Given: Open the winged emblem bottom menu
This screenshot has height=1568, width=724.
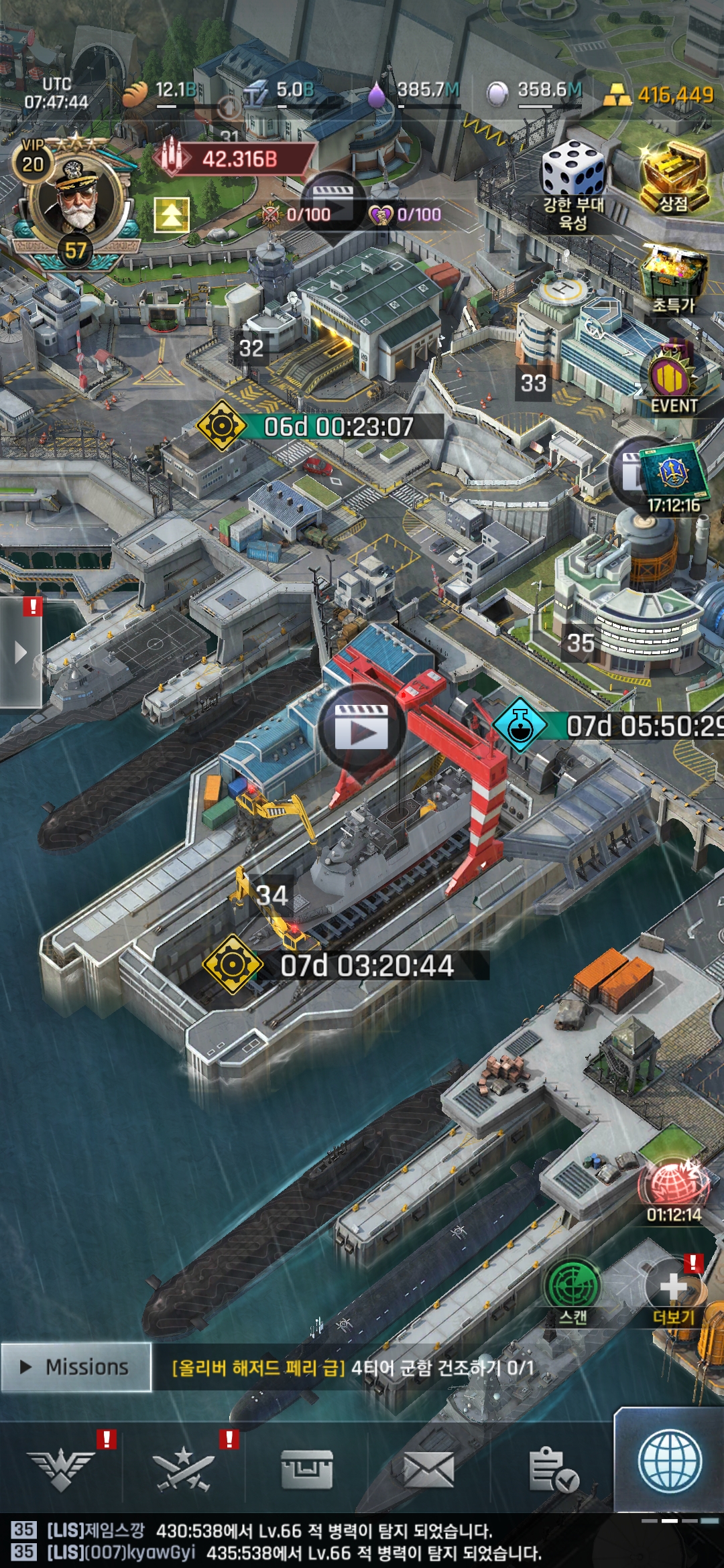Looking at the screenshot, I should point(61,1472).
